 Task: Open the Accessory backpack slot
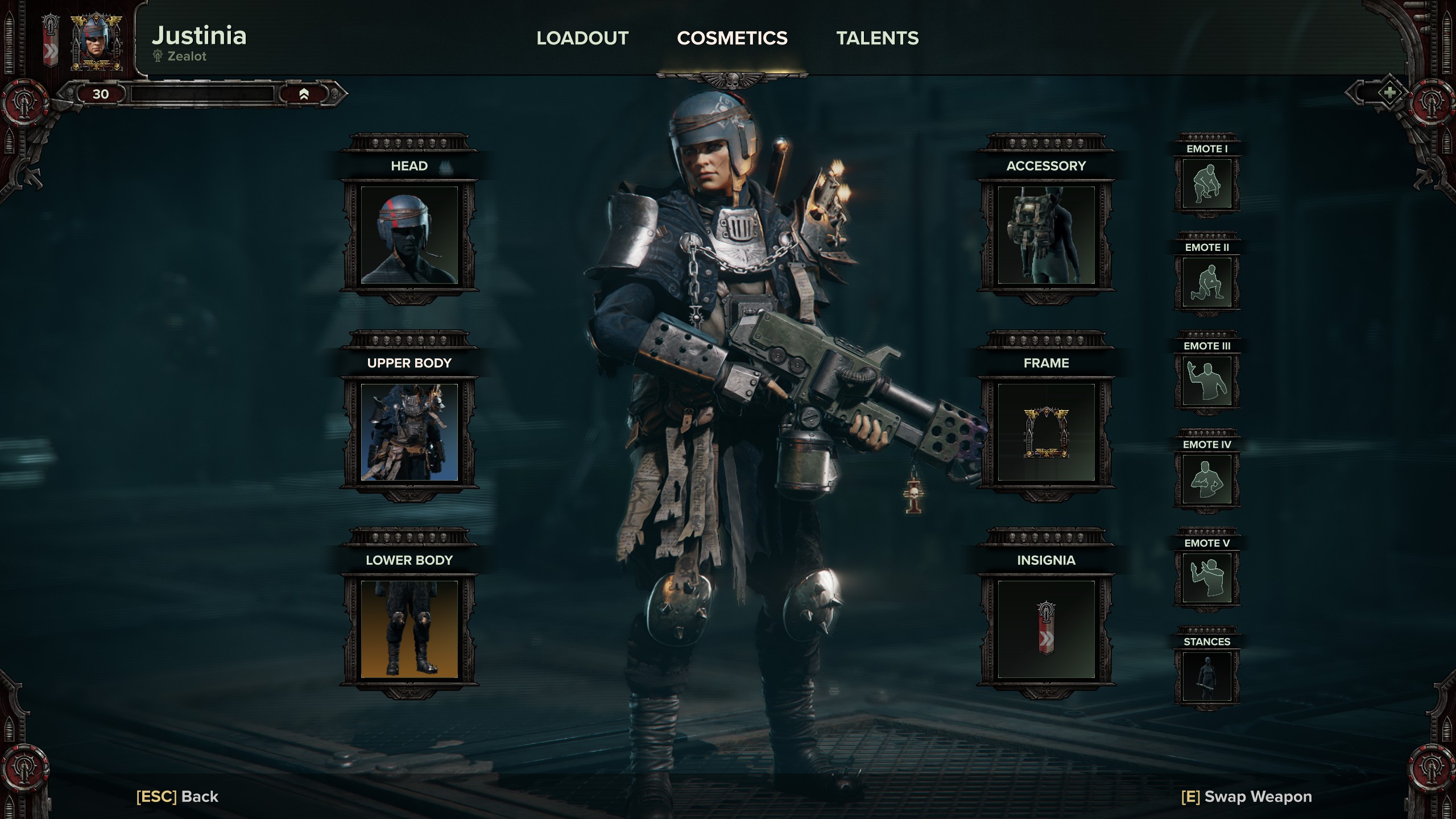(x=1046, y=235)
